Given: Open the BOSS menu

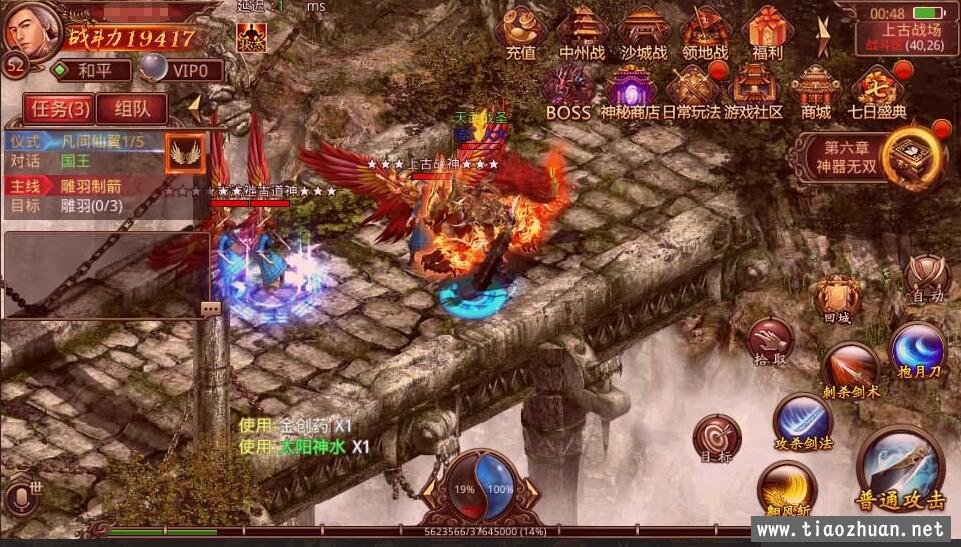Looking at the screenshot, I should coord(568,90).
